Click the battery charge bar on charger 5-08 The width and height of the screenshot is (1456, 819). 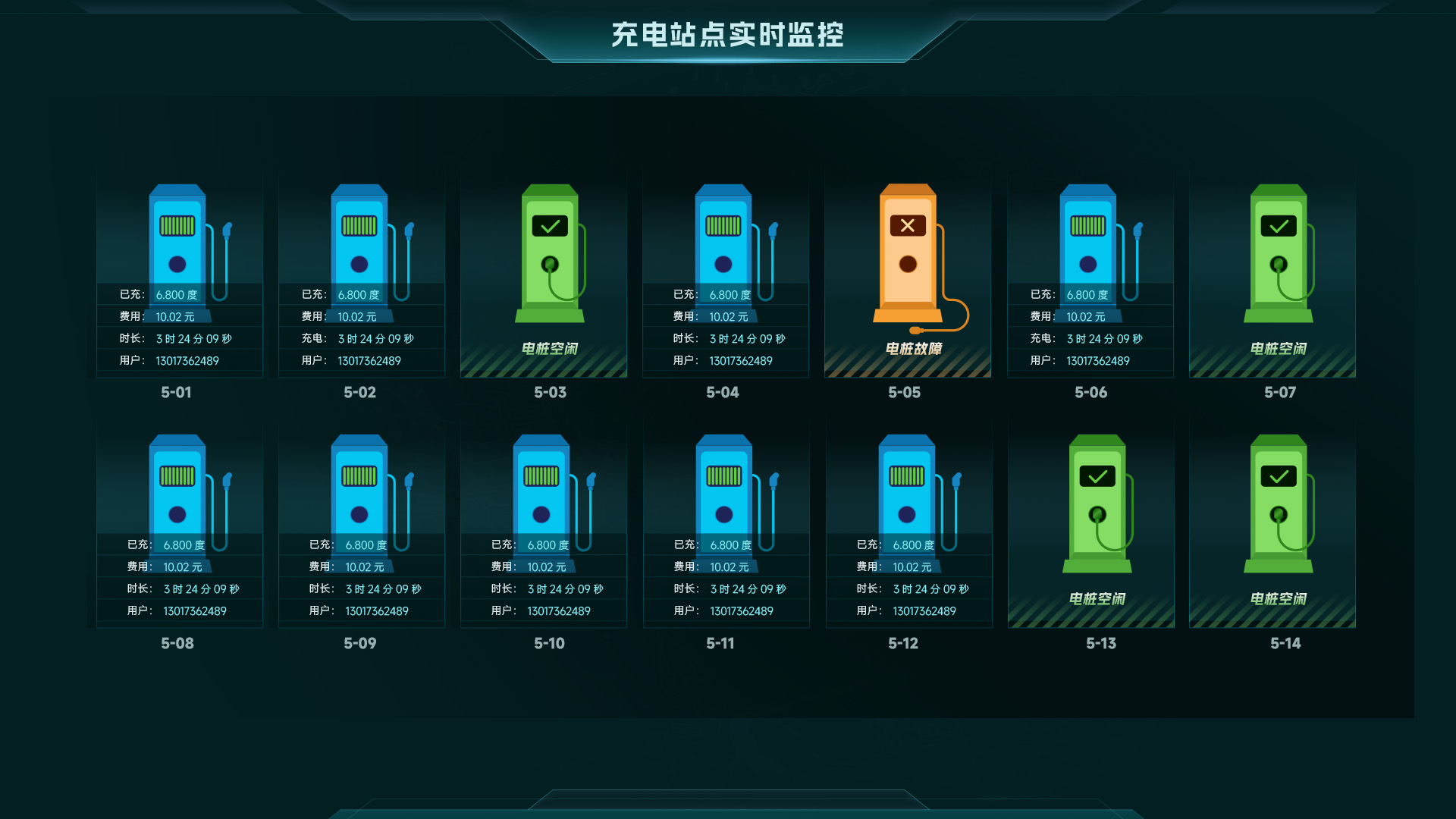click(x=177, y=475)
